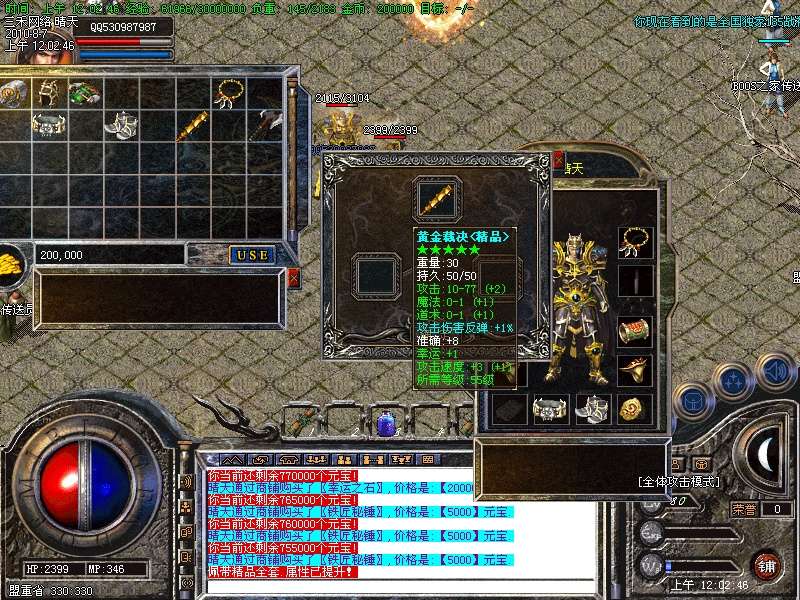800x600 pixels.
Task: Select the golden sword in the upgrade slot
Action: (435, 197)
